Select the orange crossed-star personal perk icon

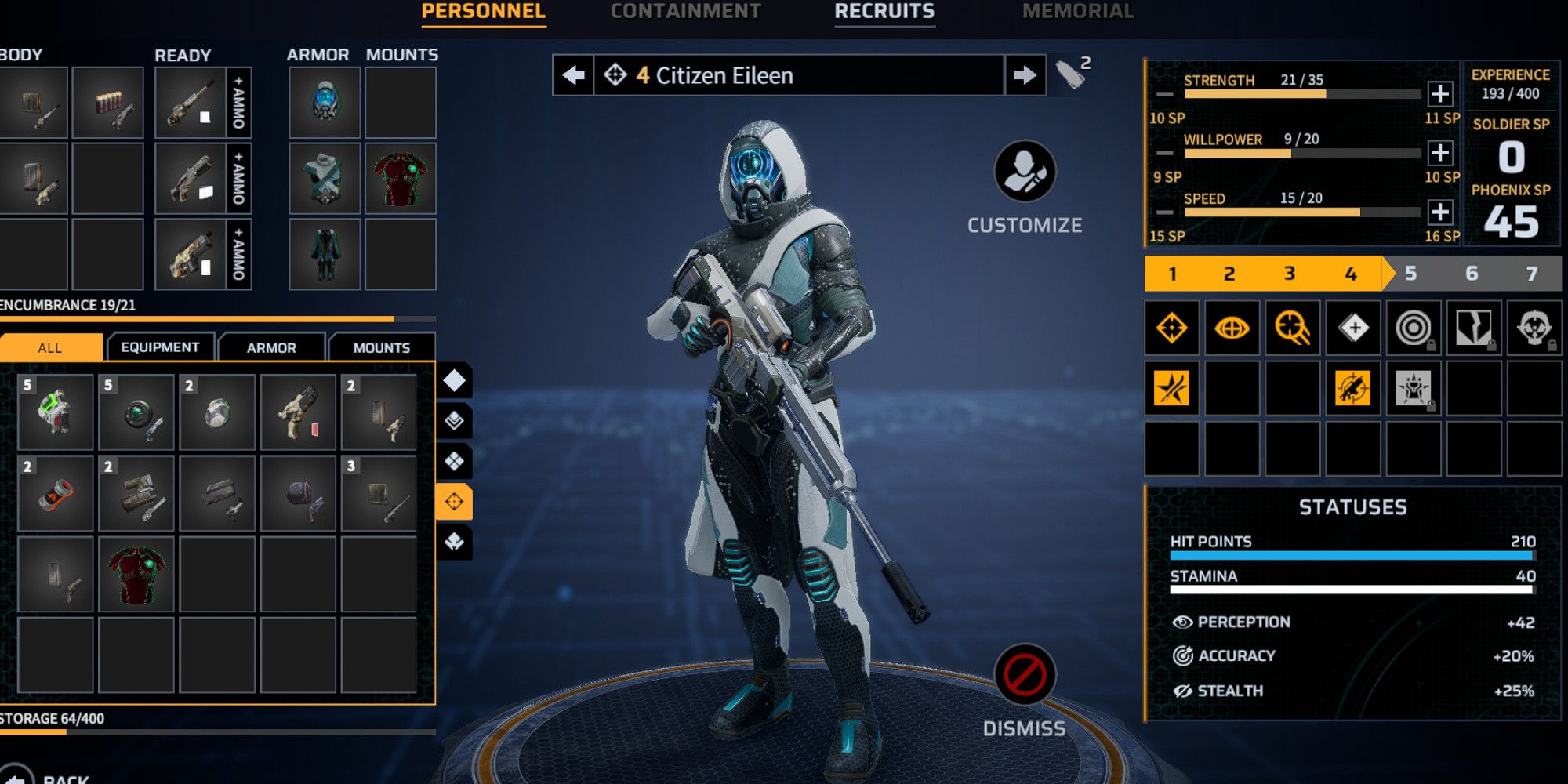tap(1172, 387)
